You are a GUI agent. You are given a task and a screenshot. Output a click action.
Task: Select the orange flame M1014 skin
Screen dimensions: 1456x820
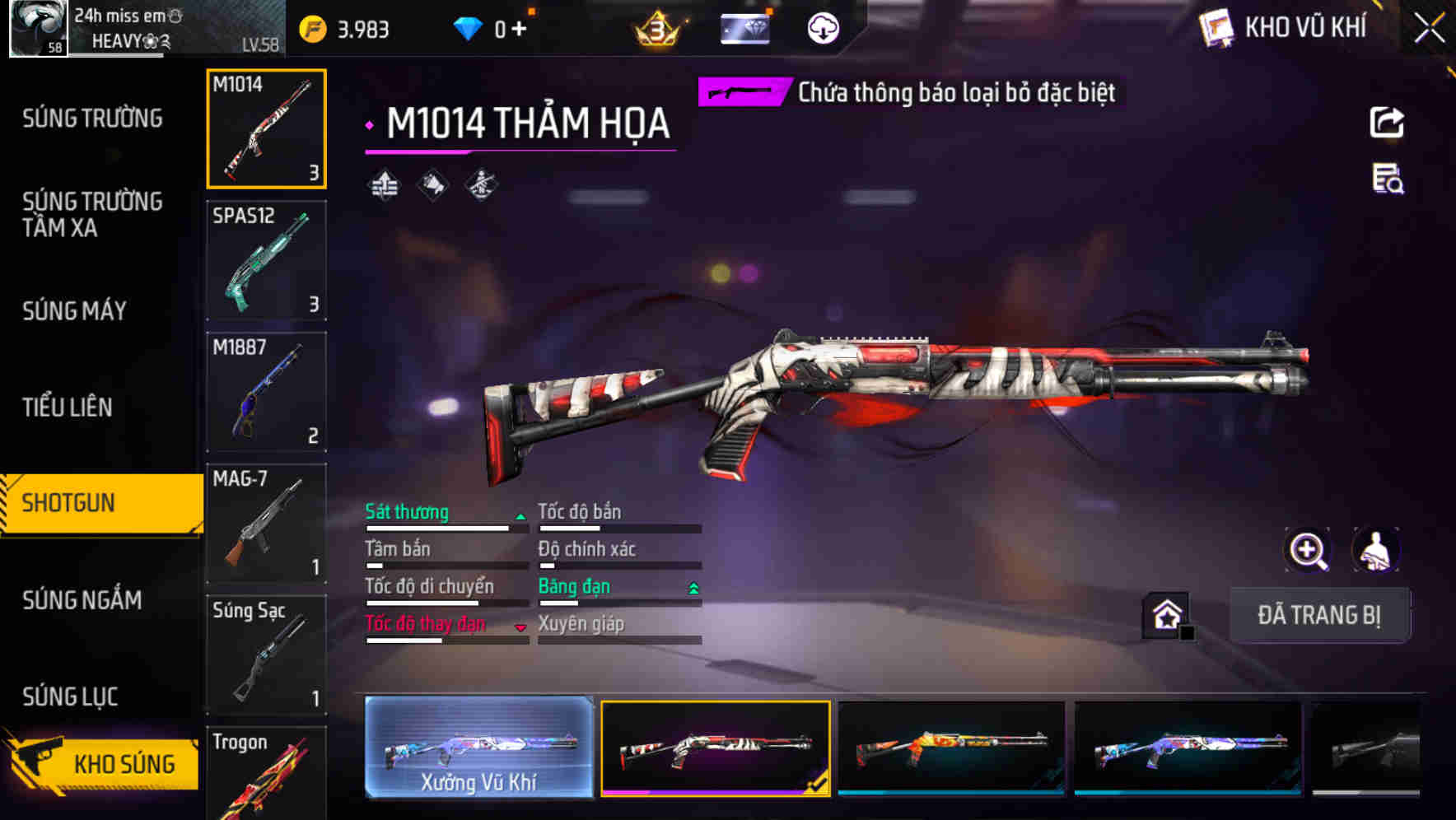click(951, 748)
